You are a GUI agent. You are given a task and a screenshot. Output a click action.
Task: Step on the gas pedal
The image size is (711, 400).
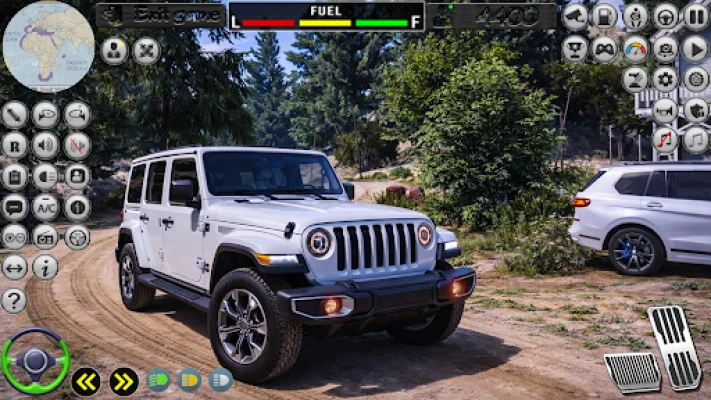pyautogui.click(x=674, y=347)
